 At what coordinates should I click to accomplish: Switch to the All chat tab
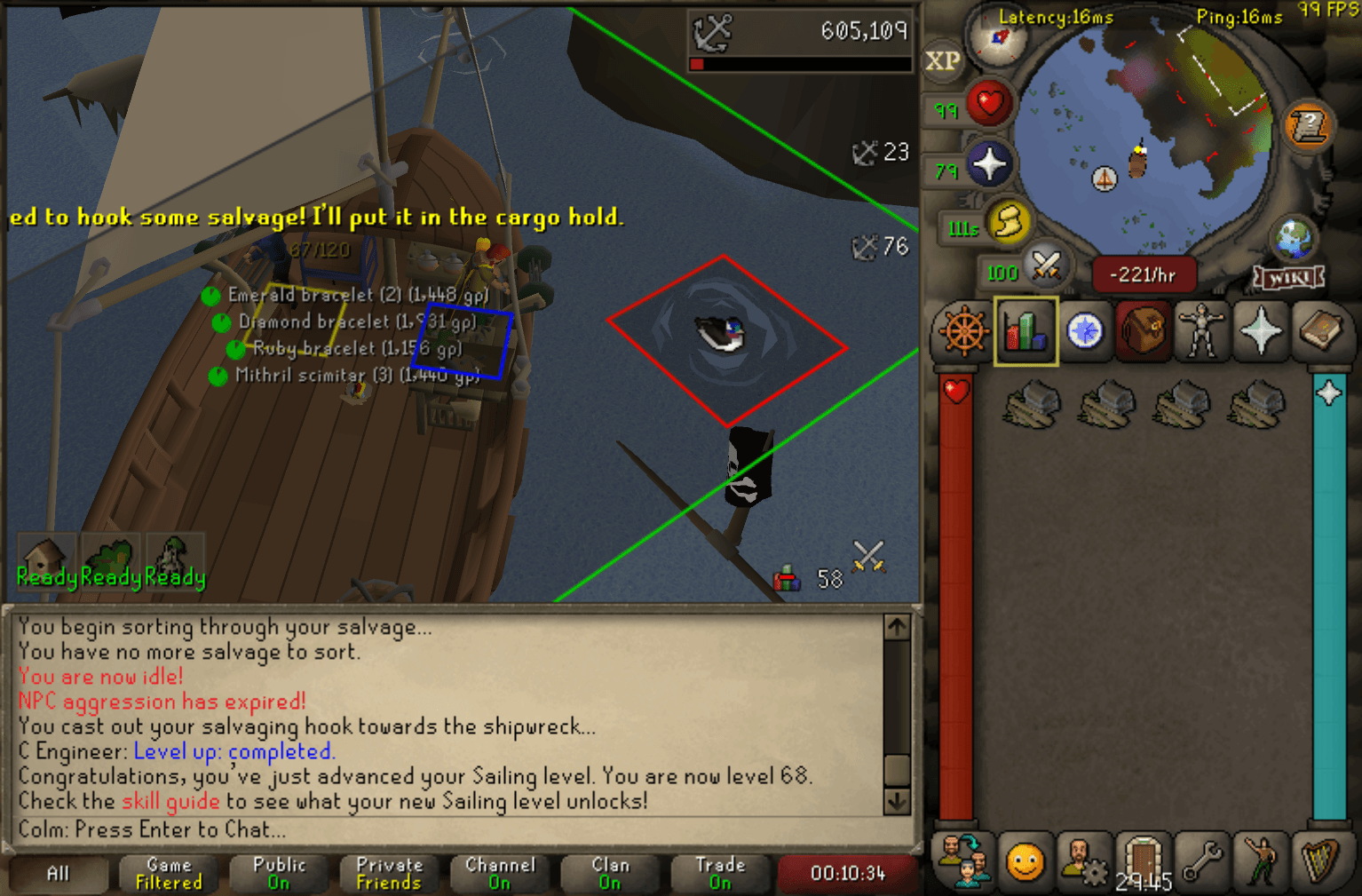pyautogui.click(x=57, y=873)
